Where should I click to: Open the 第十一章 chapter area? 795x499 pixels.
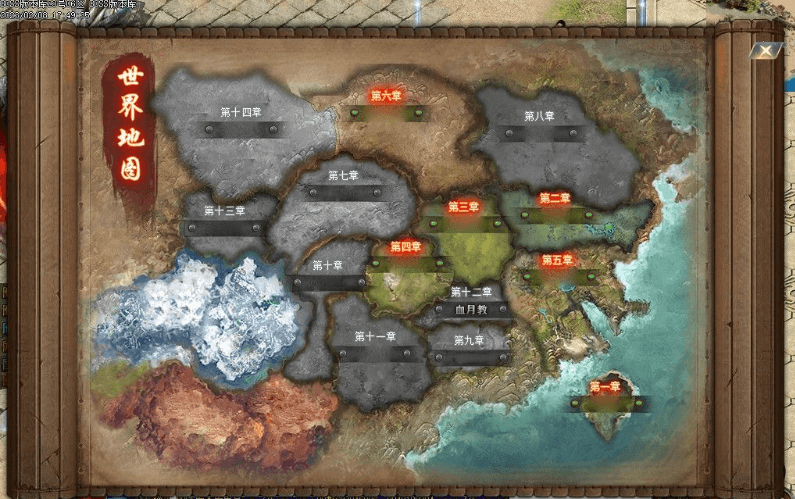click(x=375, y=337)
